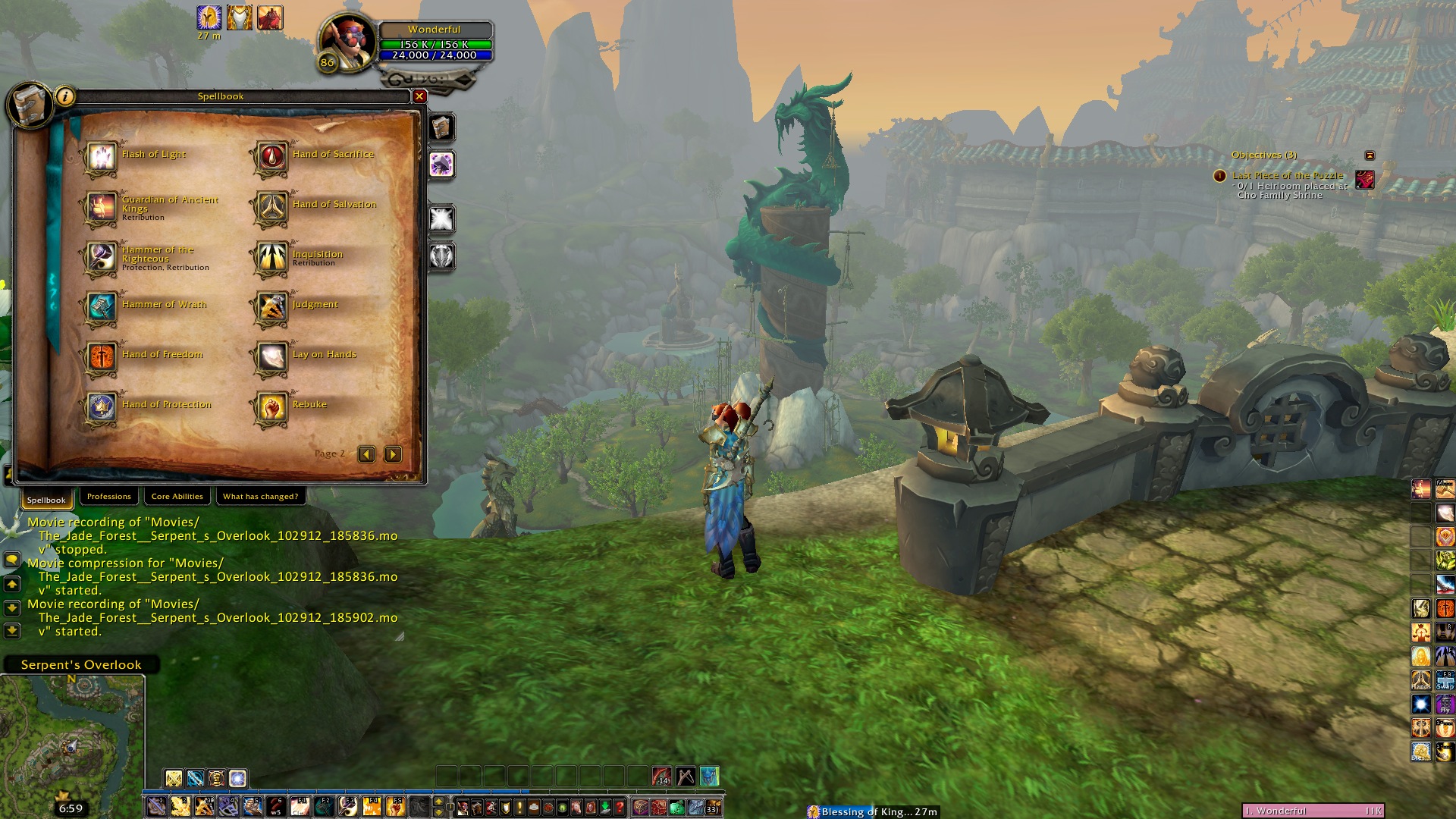
Task: Click the Hand of Protection icon
Action: [x=101, y=407]
